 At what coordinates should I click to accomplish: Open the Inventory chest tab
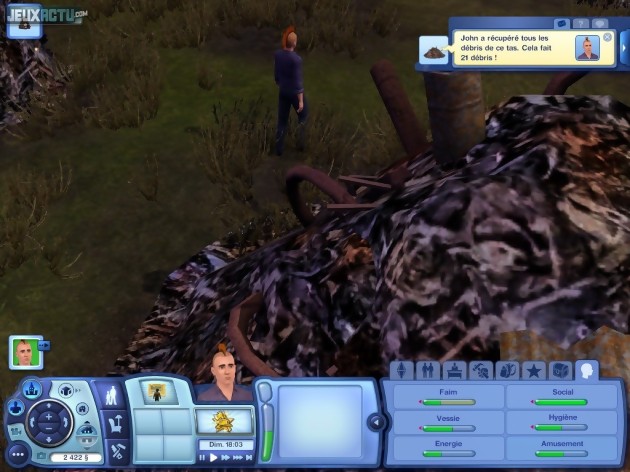coord(559,371)
